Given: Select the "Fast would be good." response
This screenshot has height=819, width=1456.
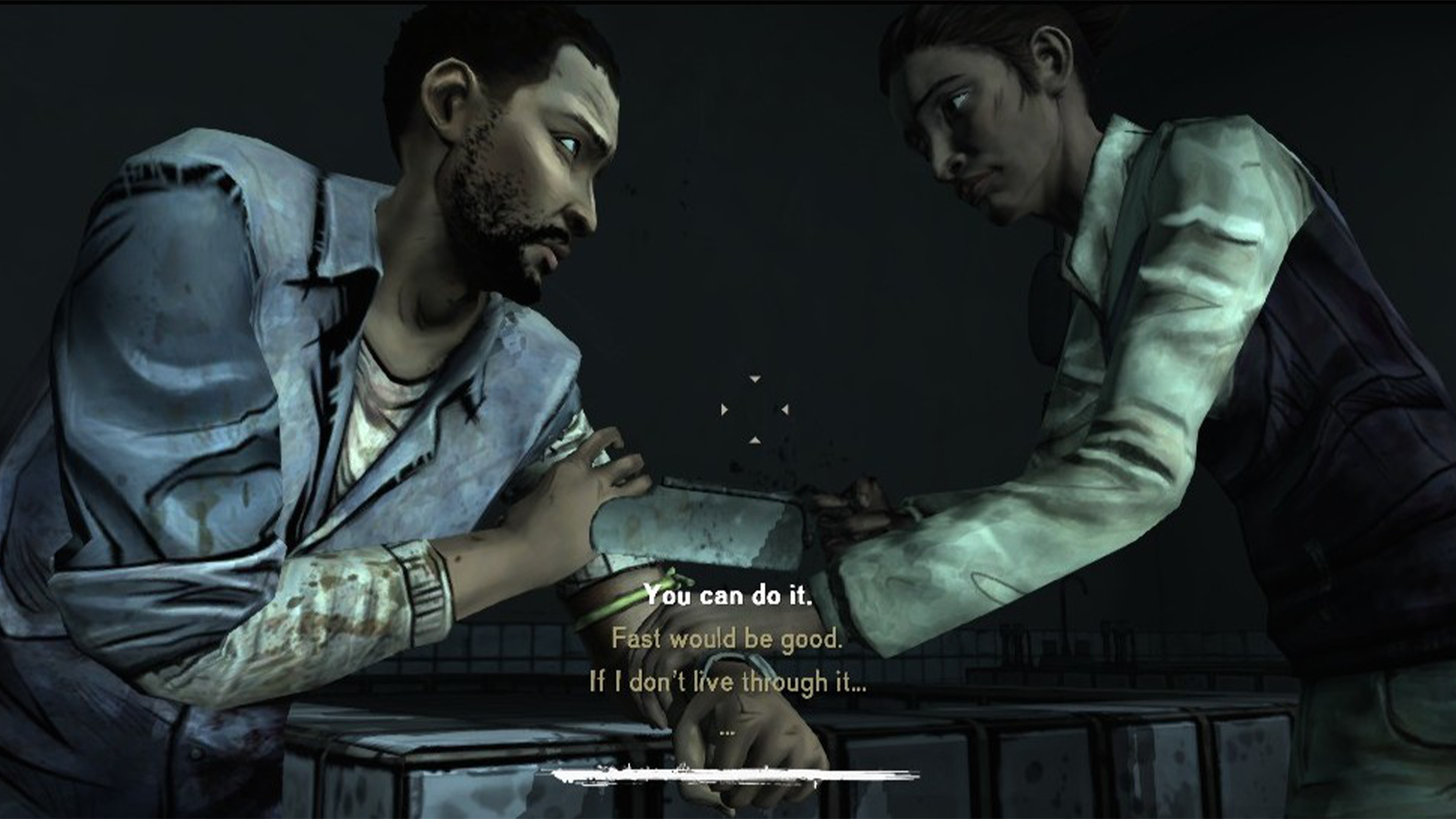Looking at the screenshot, I should [727, 639].
